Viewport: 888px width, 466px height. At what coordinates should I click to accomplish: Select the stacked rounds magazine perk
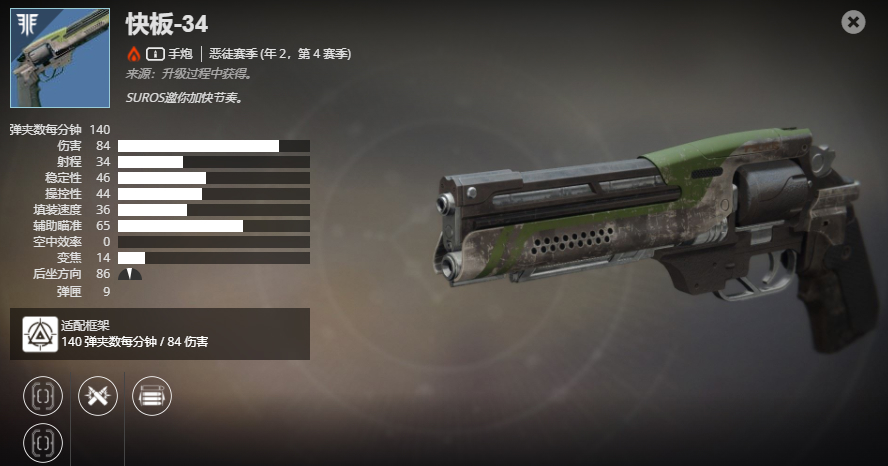(x=152, y=395)
